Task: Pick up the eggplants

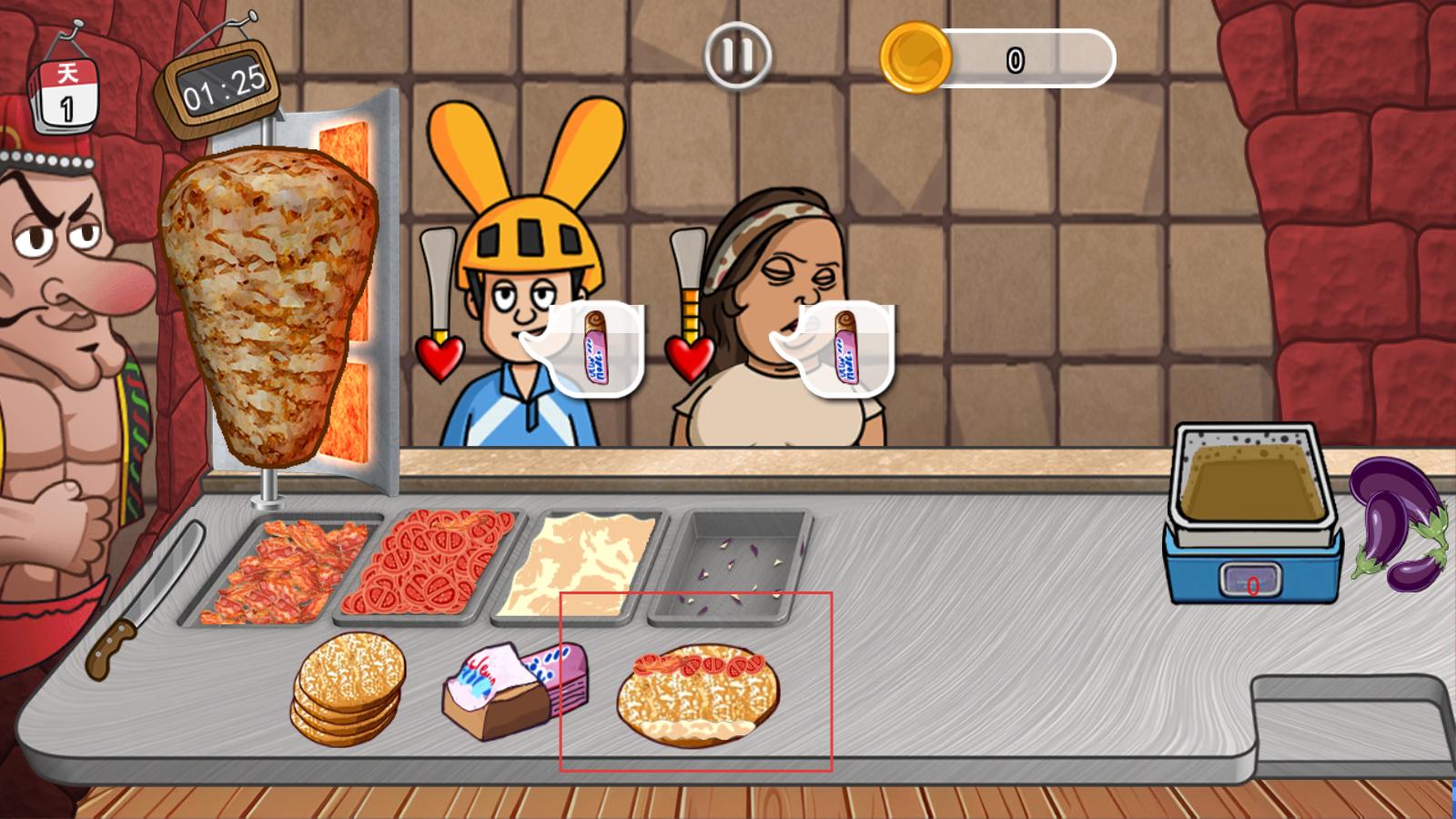Action: point(1397,523)
